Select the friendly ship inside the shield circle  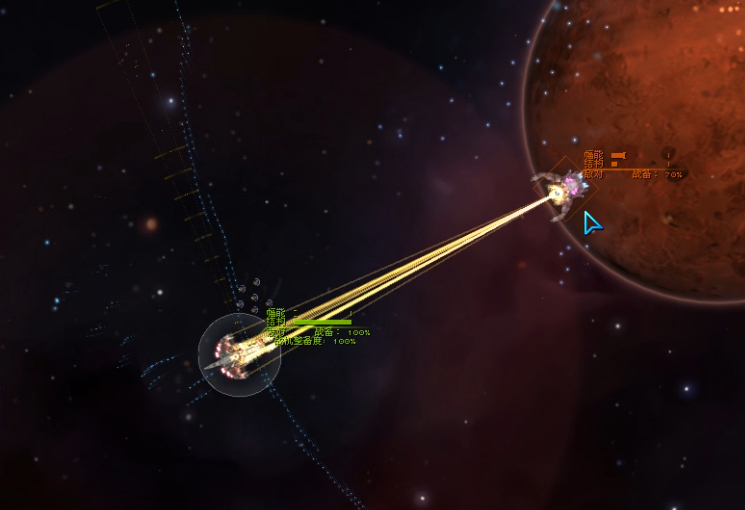point(238,351)
